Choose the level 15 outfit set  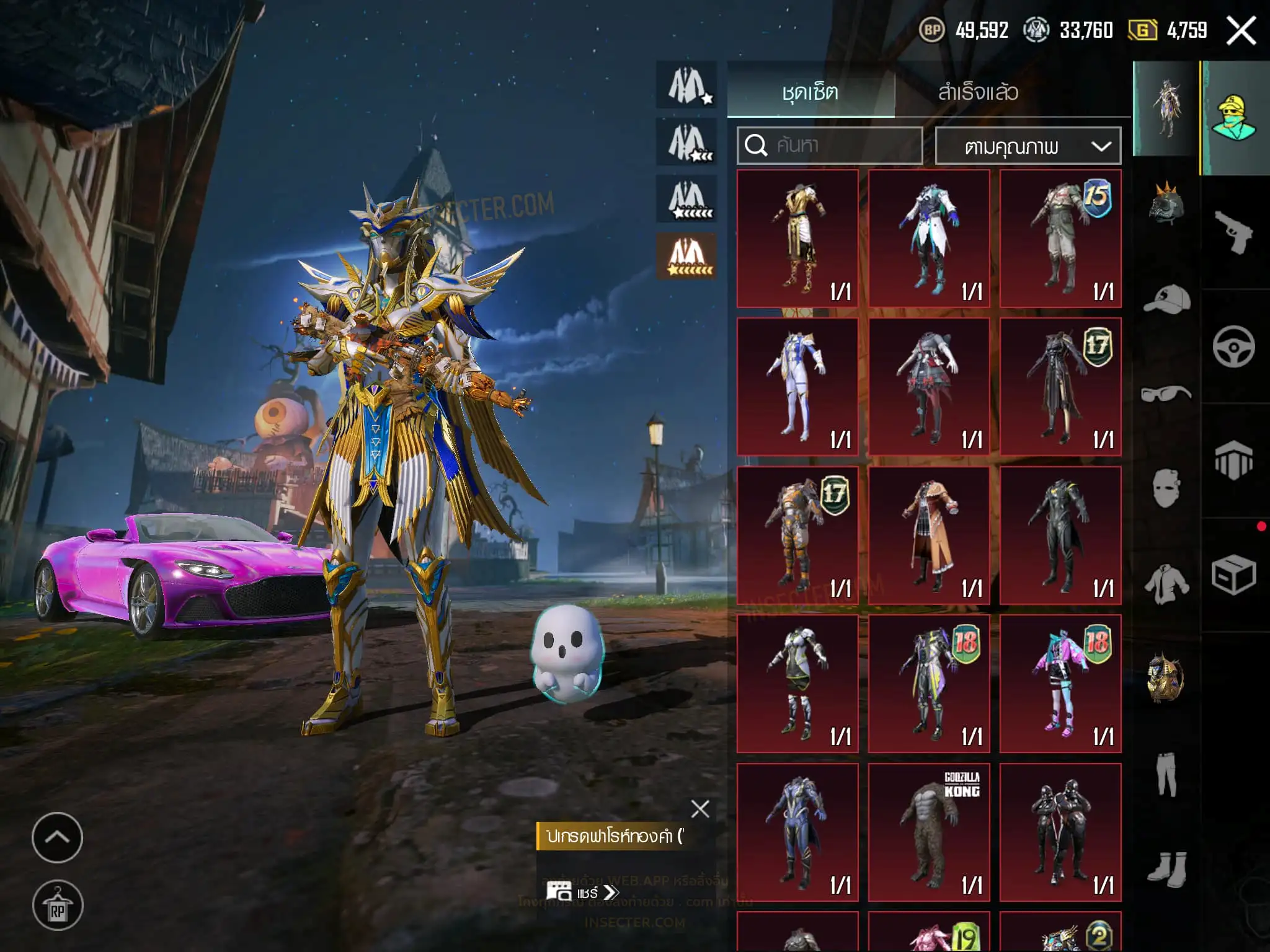pos(1060,239)
